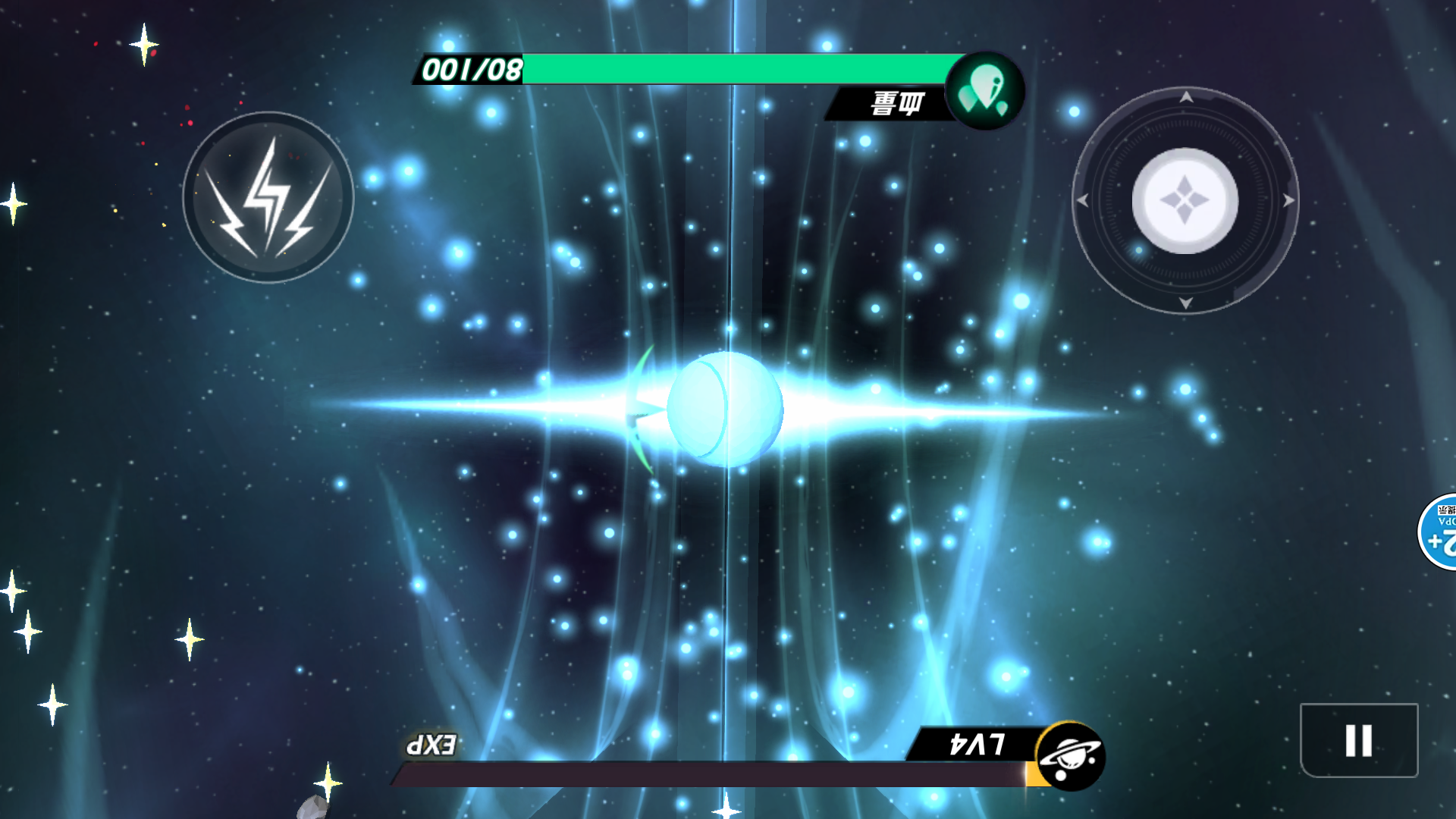Image resolution: width=1456 pixels, height=819 pixels.
Task: Tap the joystick's right arrow
Action: pyautogui.click(x=1288, y=201)
